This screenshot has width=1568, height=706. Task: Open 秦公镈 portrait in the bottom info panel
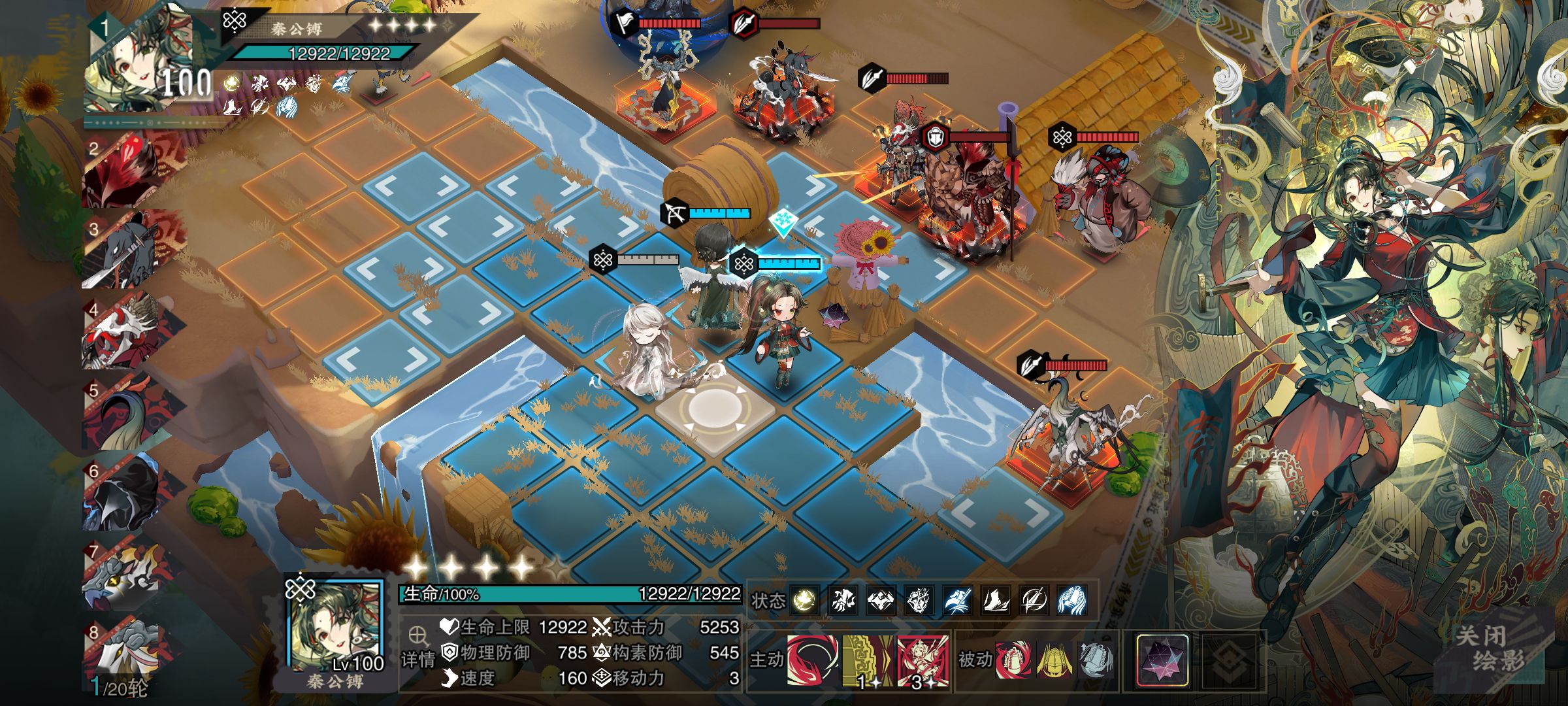335,626
